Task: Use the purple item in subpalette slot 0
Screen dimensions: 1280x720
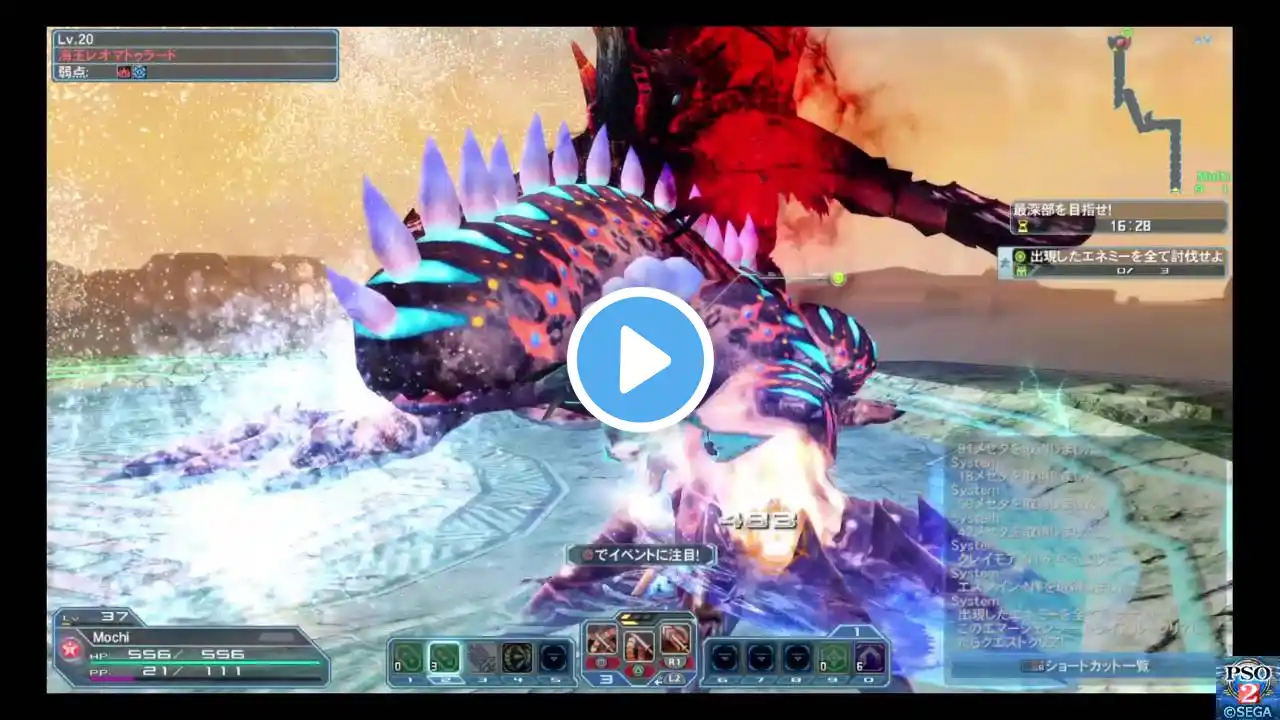Action: click(868, 657)
